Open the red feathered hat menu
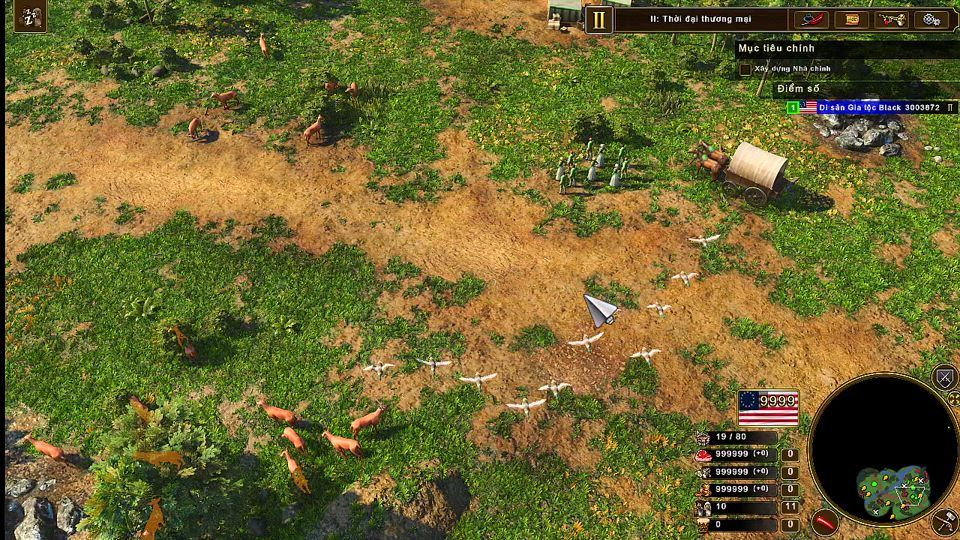 point(812,19)
